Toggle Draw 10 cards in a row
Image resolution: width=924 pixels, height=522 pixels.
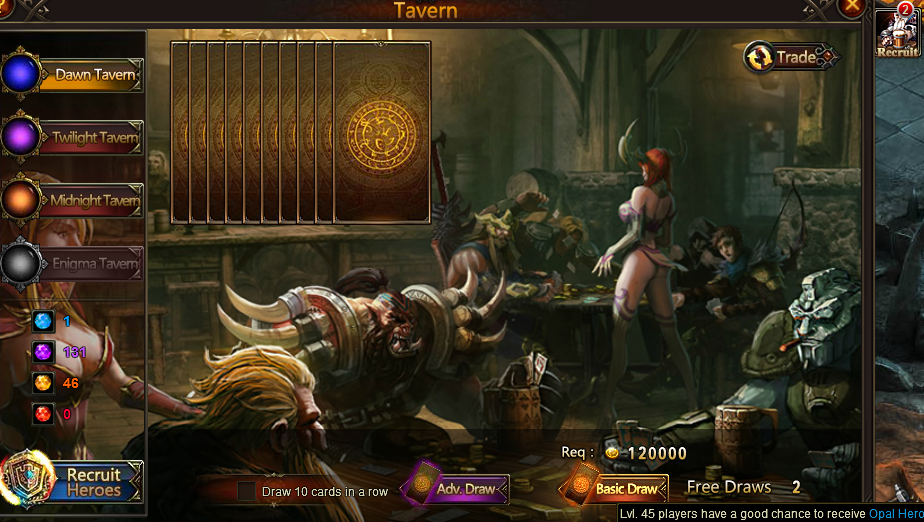click(x=246, y=491)
